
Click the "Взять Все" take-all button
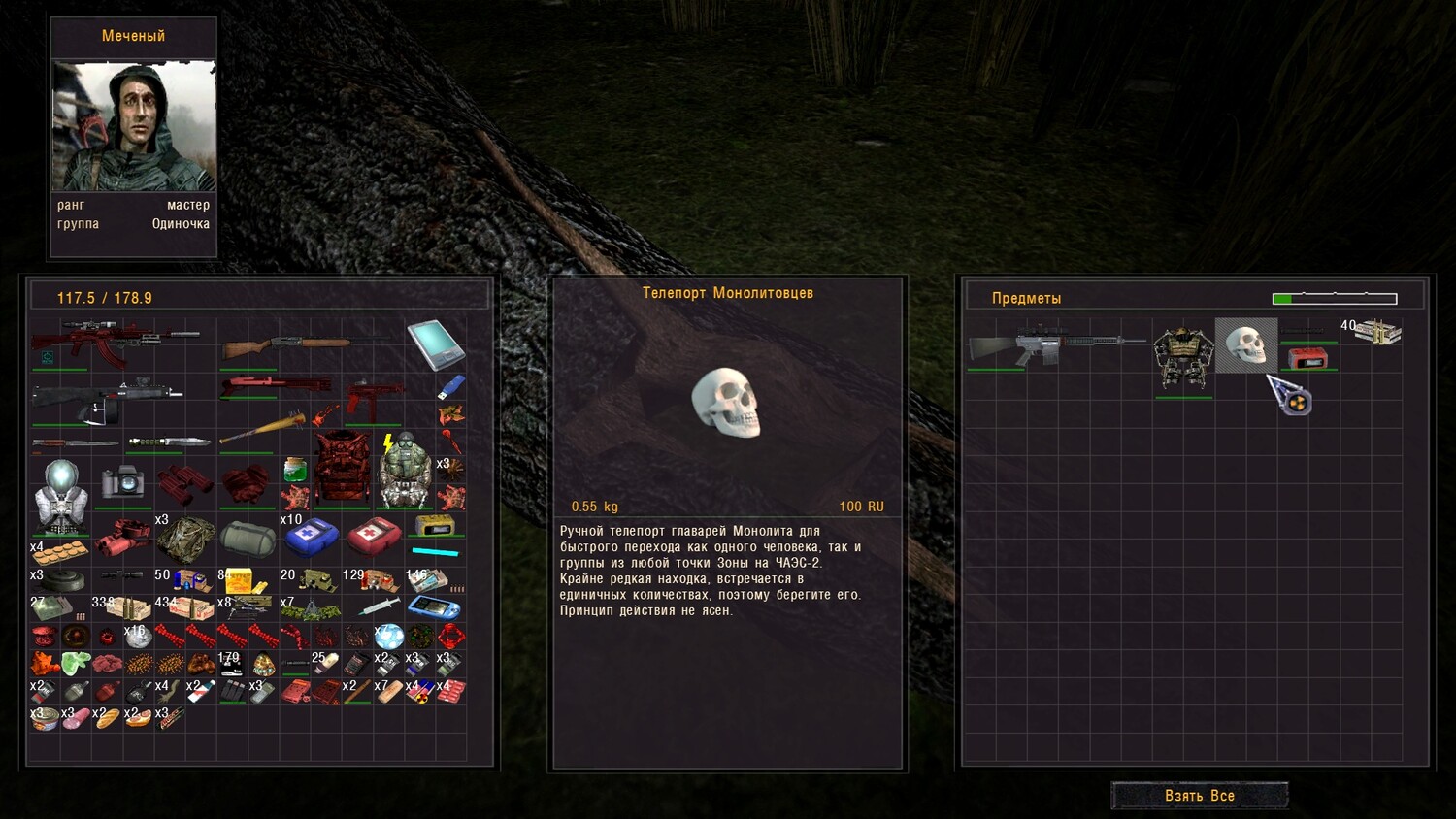pyautogui.click(x=1199, y=796)
